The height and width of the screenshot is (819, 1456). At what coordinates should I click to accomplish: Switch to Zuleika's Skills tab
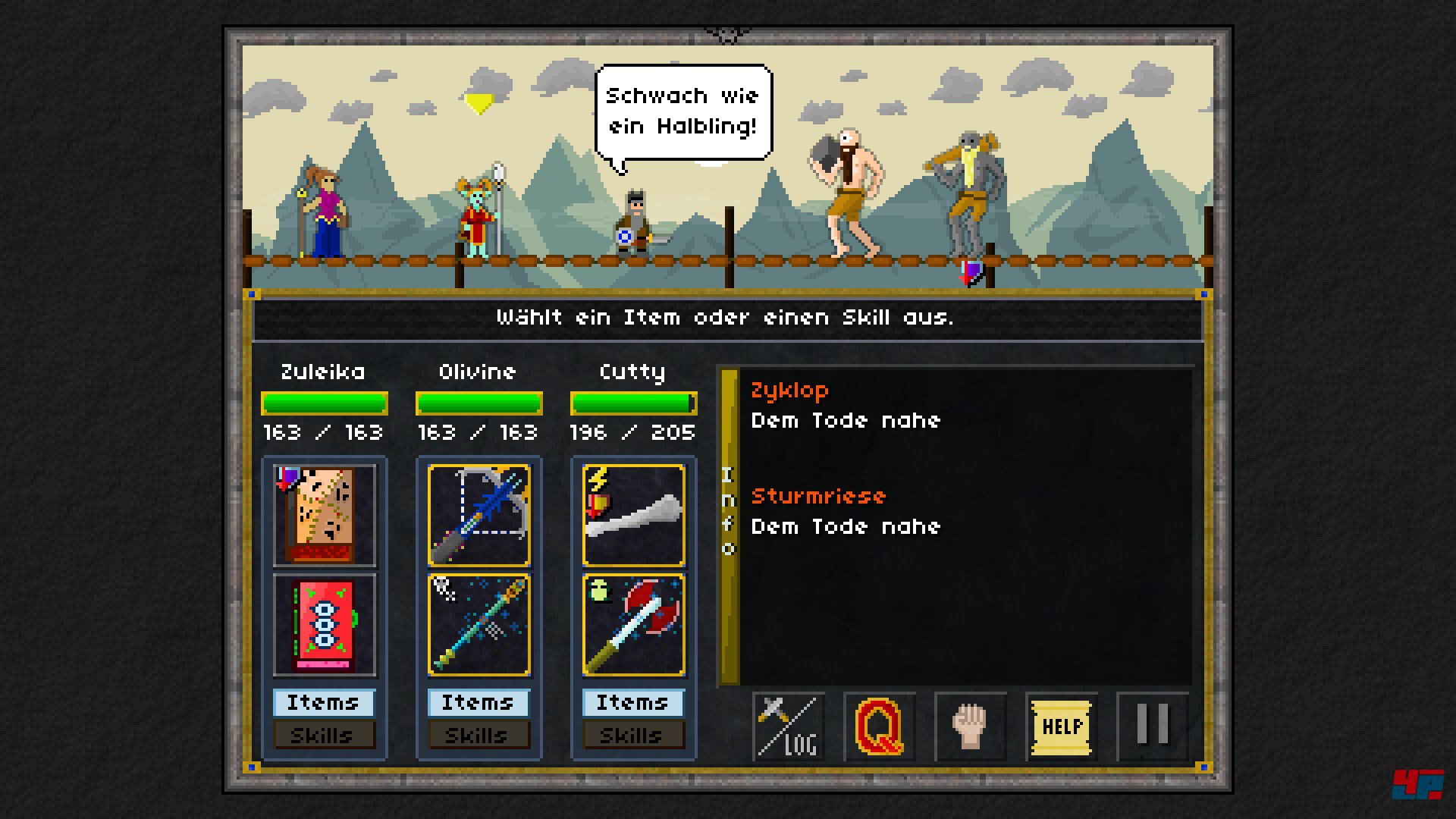click(x=324, y=735)
